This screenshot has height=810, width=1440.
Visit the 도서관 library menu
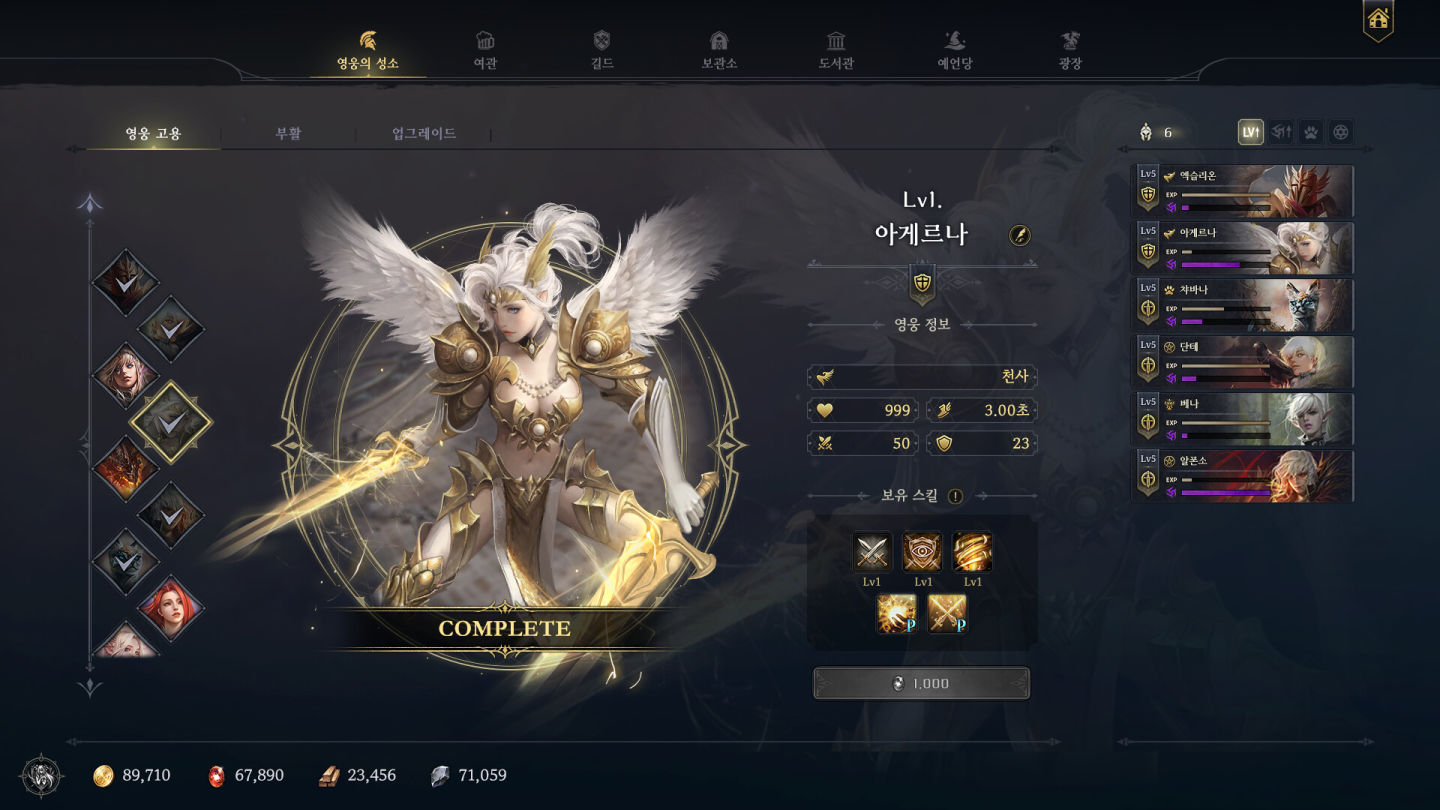click(836, 51)
